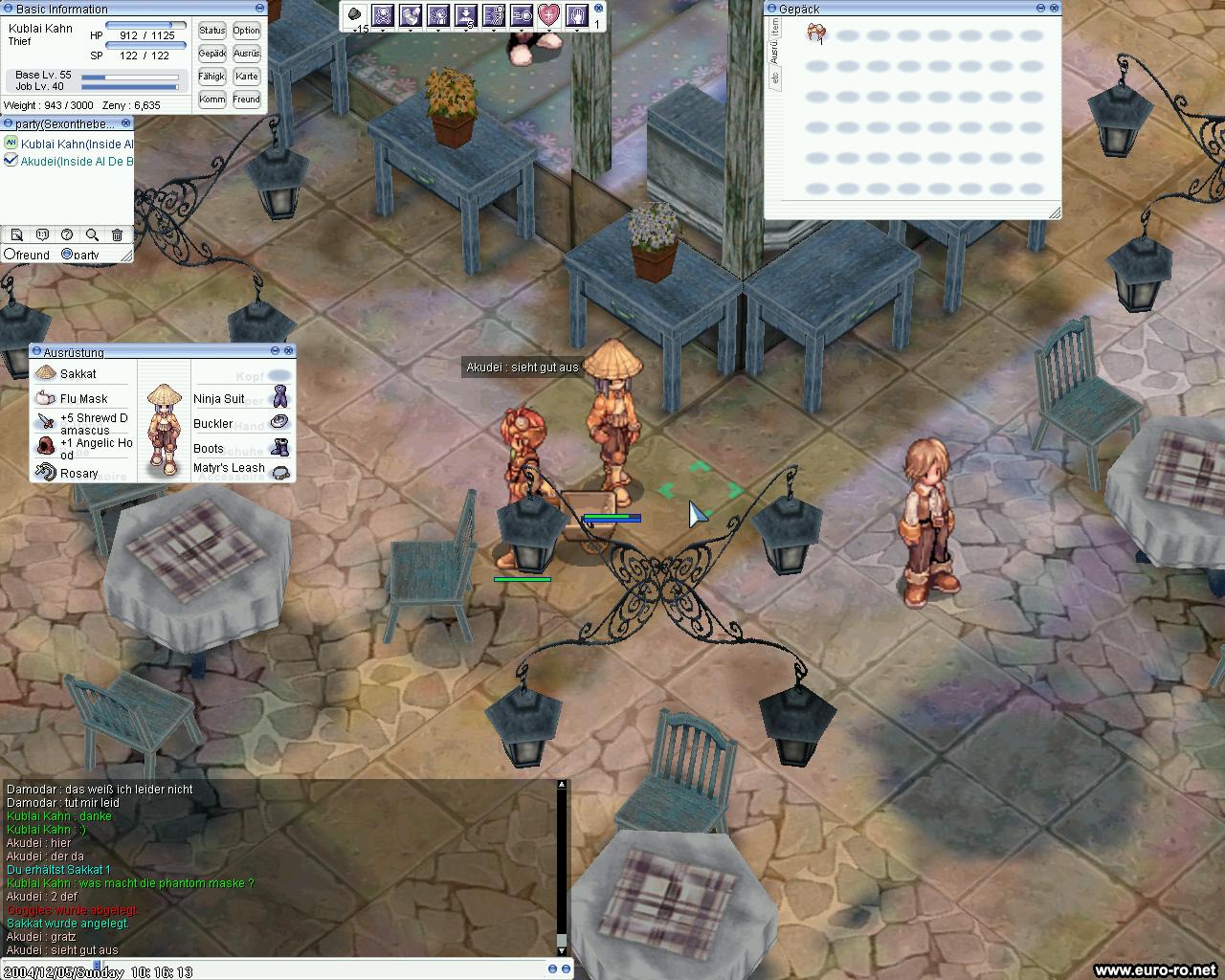1225x980 pixels.
Task: Click the Fähigk. skills button
Action: [212, 77]
